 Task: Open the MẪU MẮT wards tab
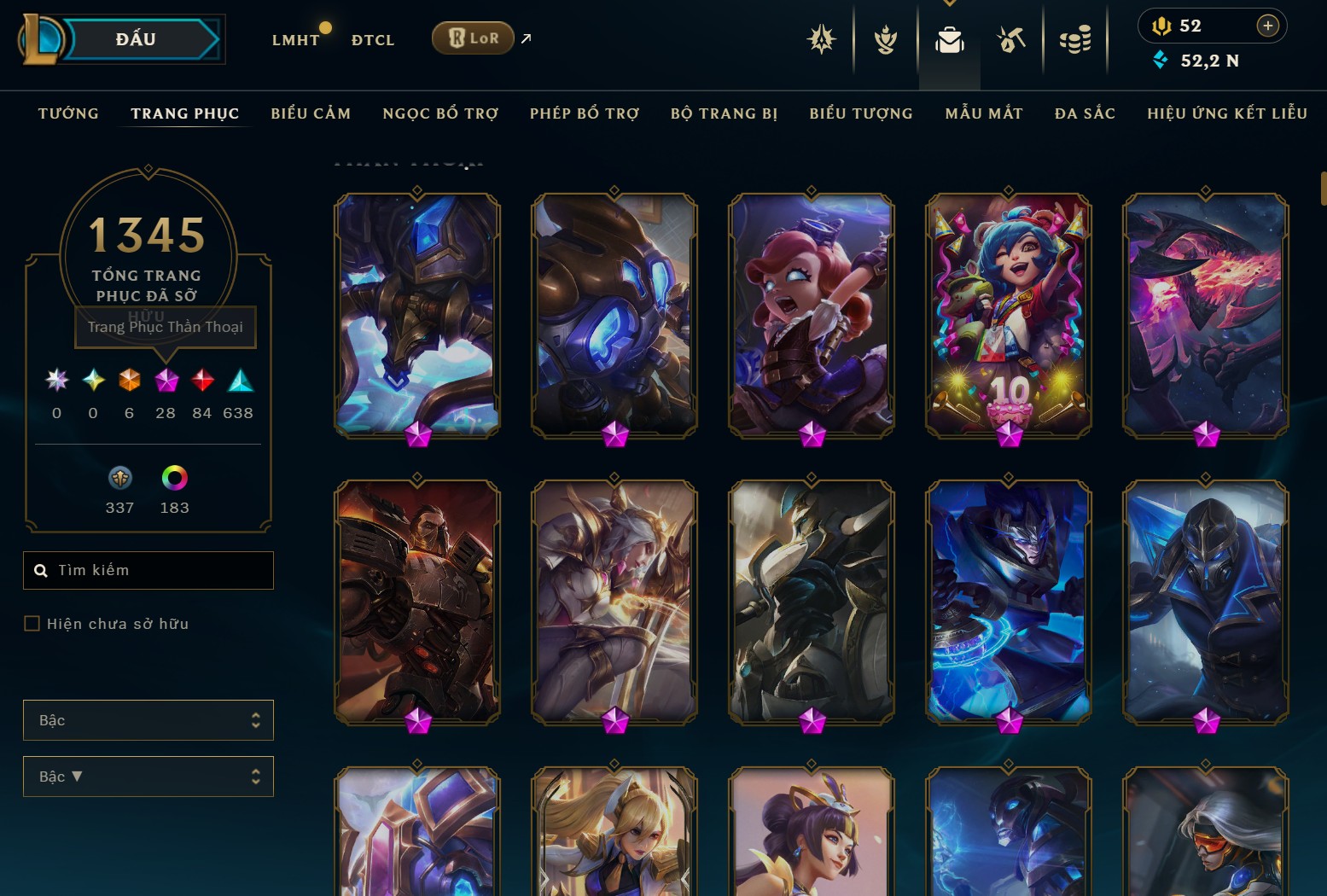click(x=984, y=113)
